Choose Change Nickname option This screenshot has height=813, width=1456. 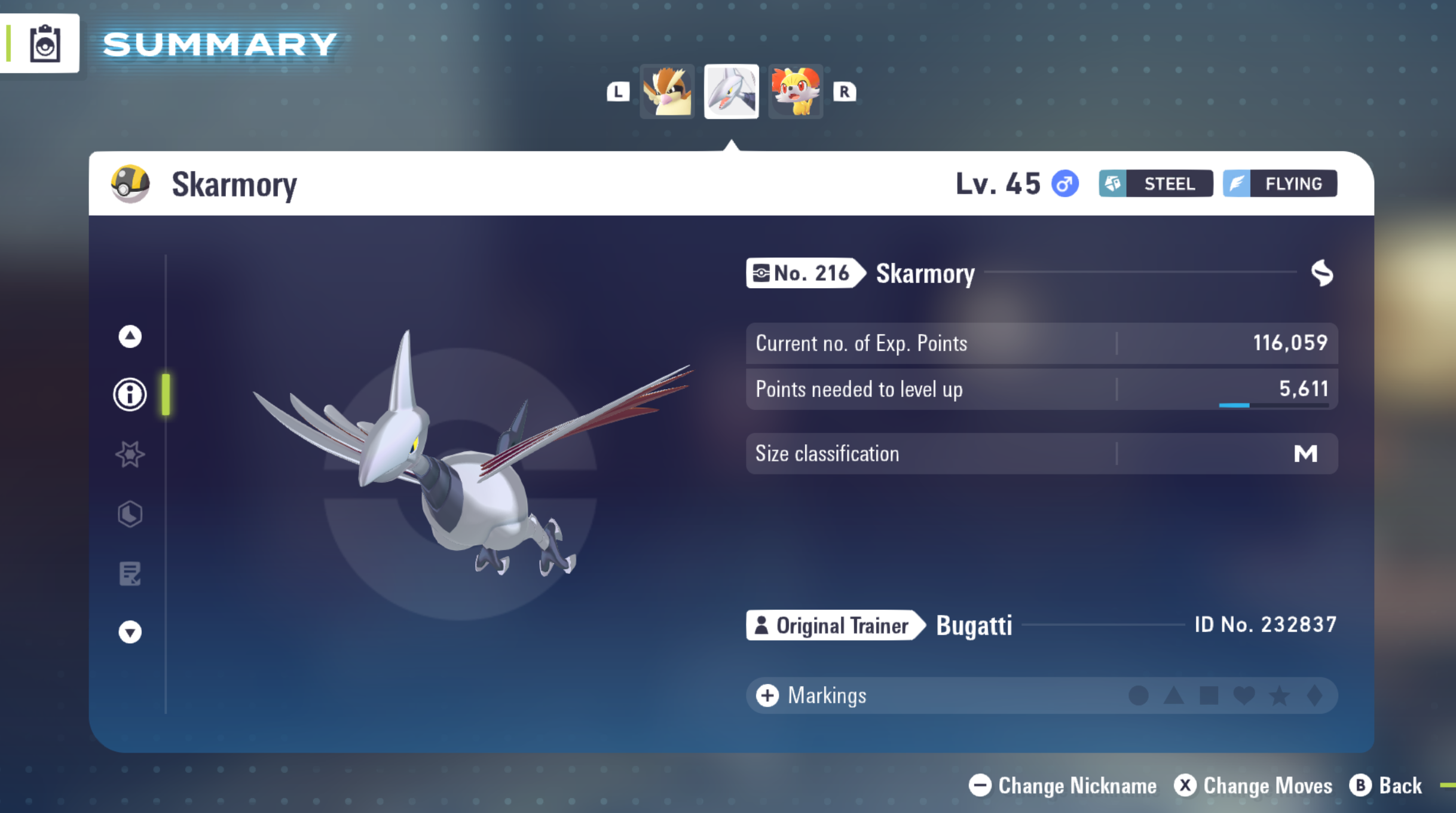pyautogui.click(x=1063, y=786)
